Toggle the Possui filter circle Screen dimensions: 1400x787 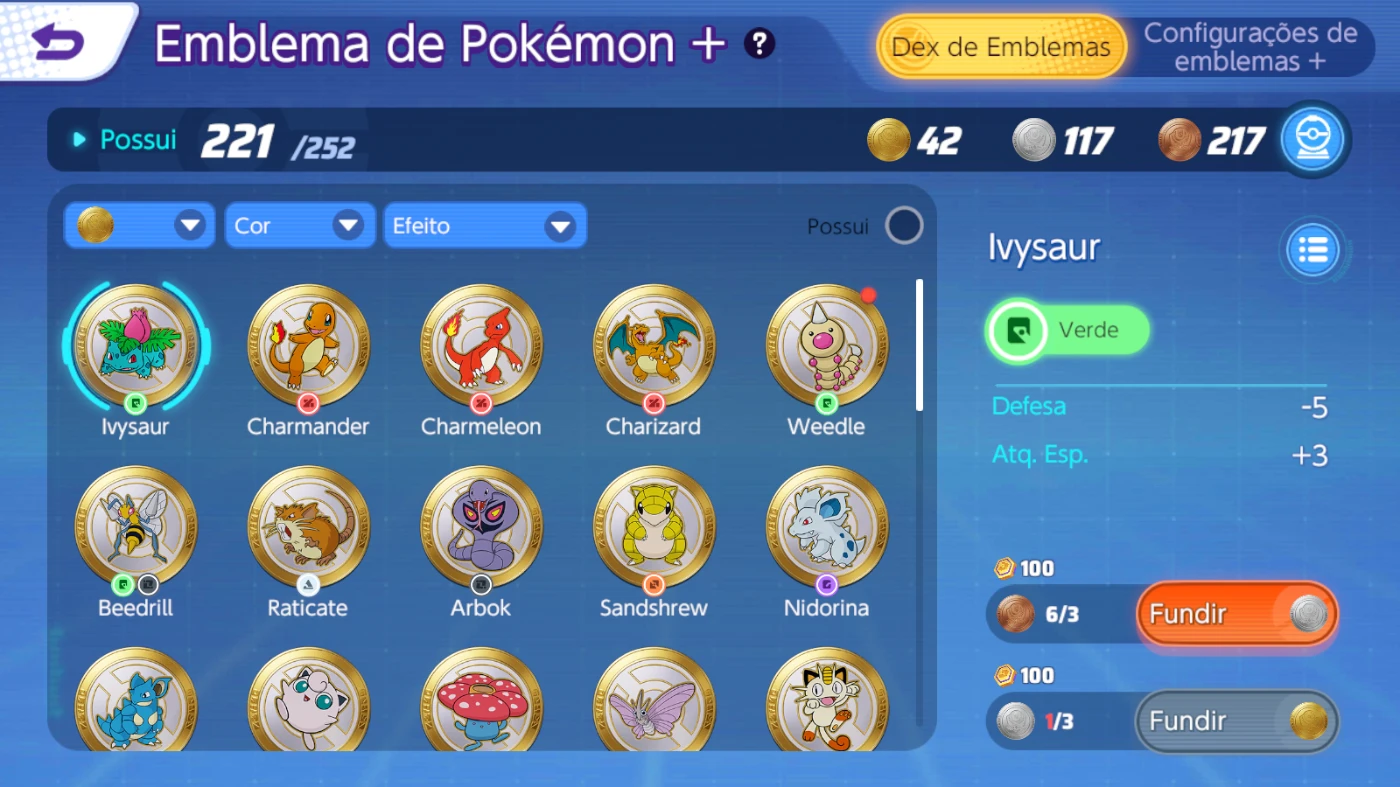tap(903, 226)
